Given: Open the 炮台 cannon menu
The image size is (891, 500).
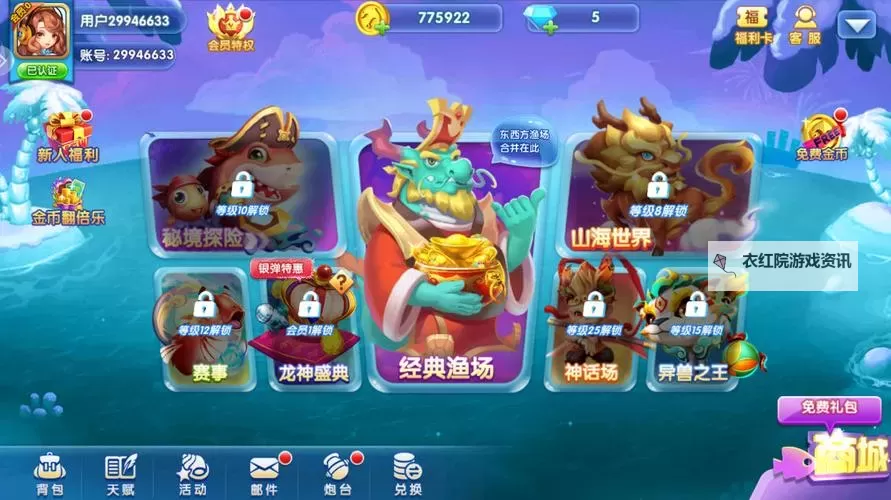Looking at the screenshot, I should click(x=336, y=473).
